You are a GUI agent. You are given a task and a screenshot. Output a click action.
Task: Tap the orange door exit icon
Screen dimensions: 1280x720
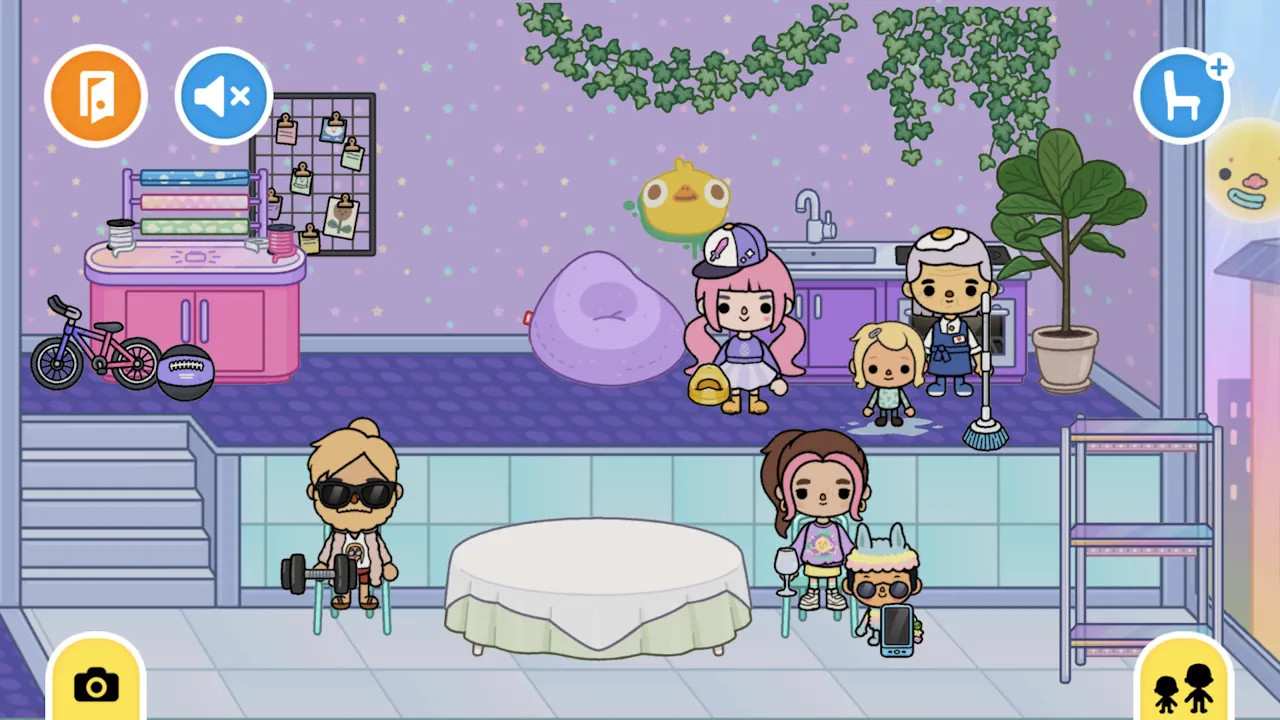96,95
